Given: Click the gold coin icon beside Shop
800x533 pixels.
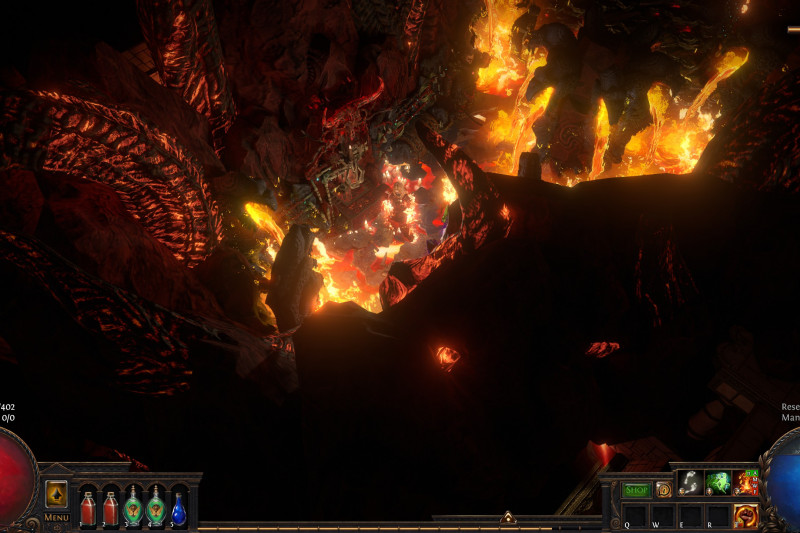Looking at the screenshot, I should pyautogui.click(x=663, y=490).
